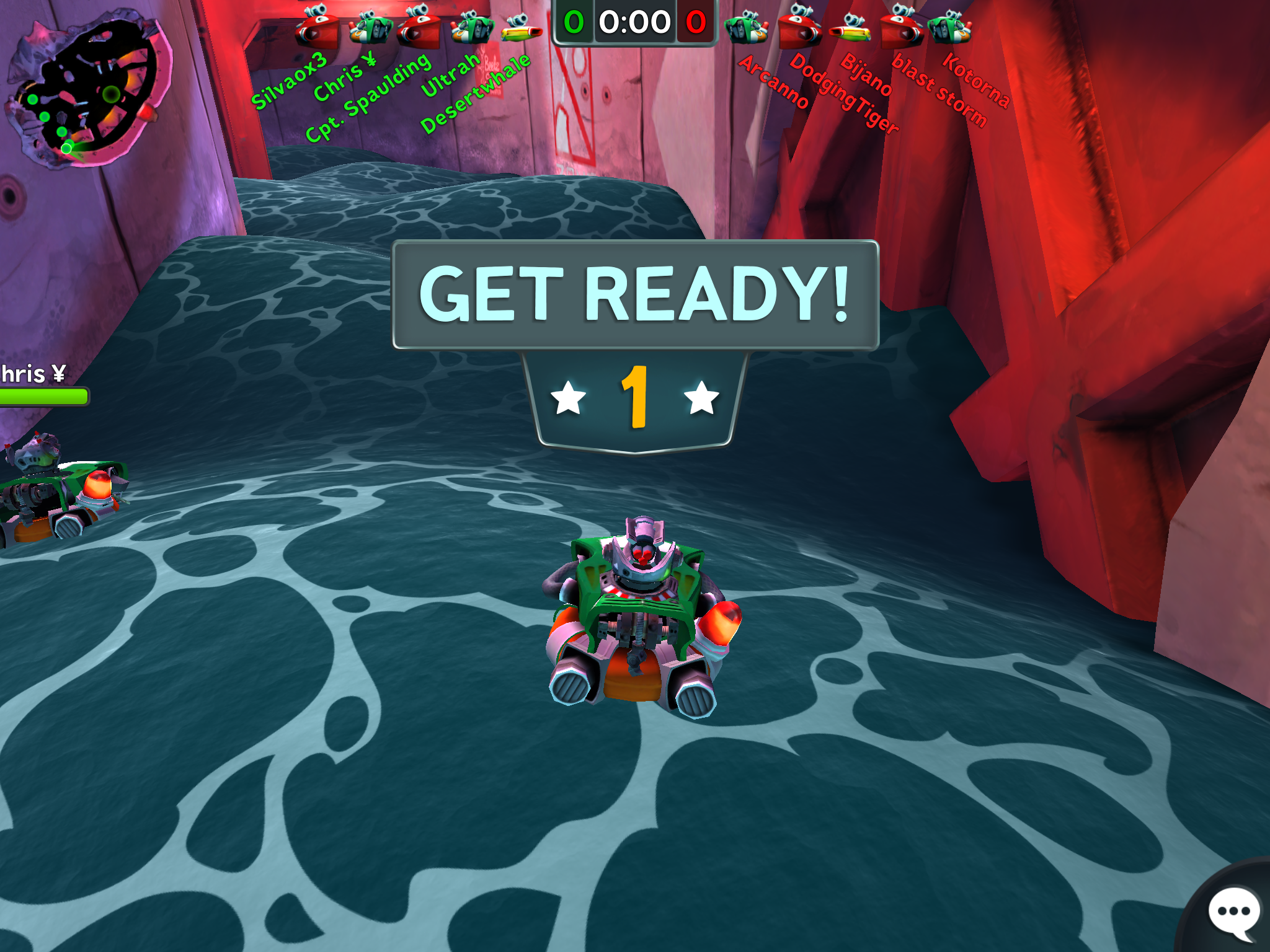Image resolution: width=1270 pixels, height=952 pixels.
Task: Select Silvaox3's vehicle icon in roster
Action: click(x=316, y=28)
